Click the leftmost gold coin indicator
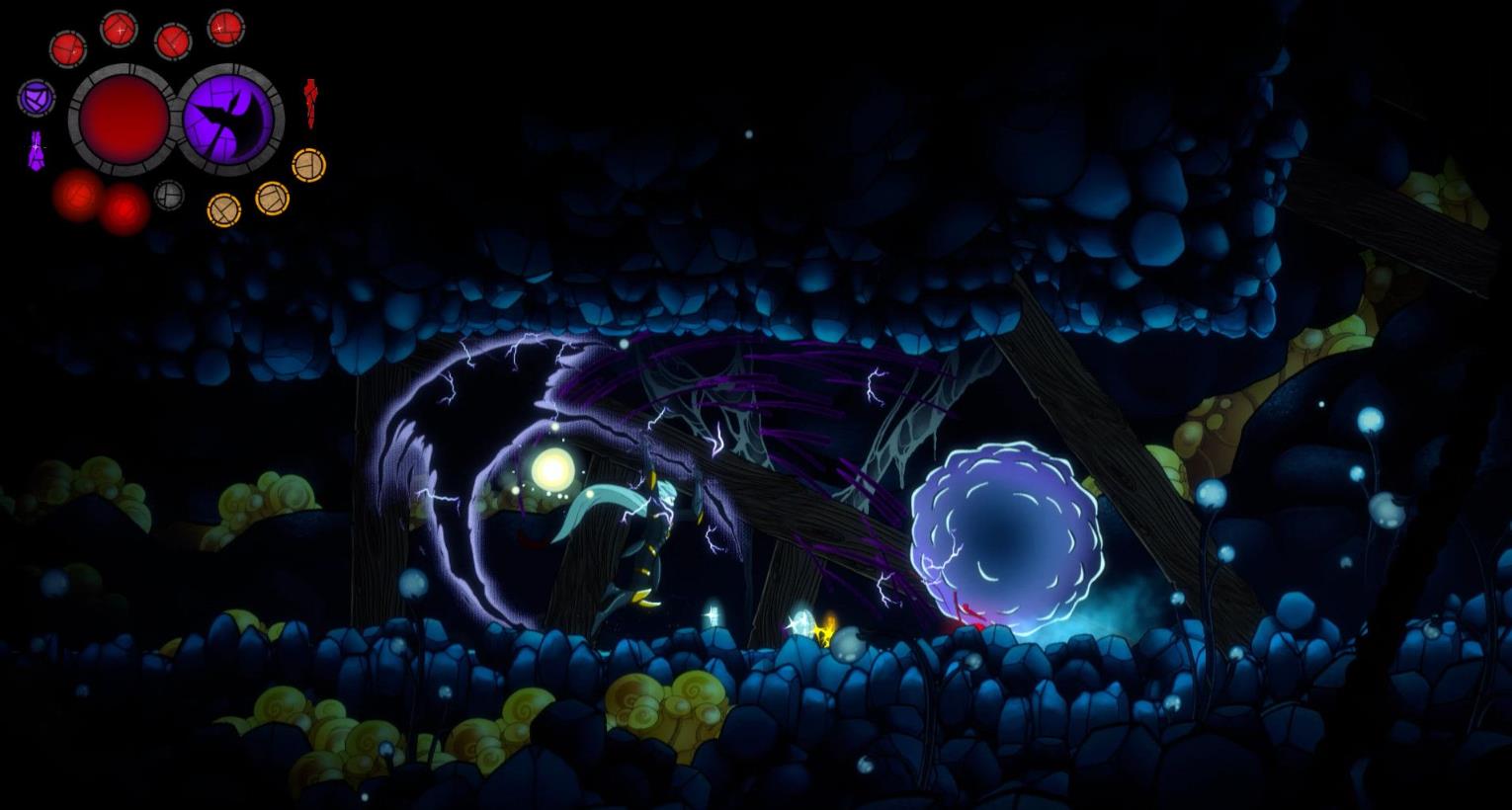The height and width of the screenshot is (810, 1512). (x=224, y=209)
